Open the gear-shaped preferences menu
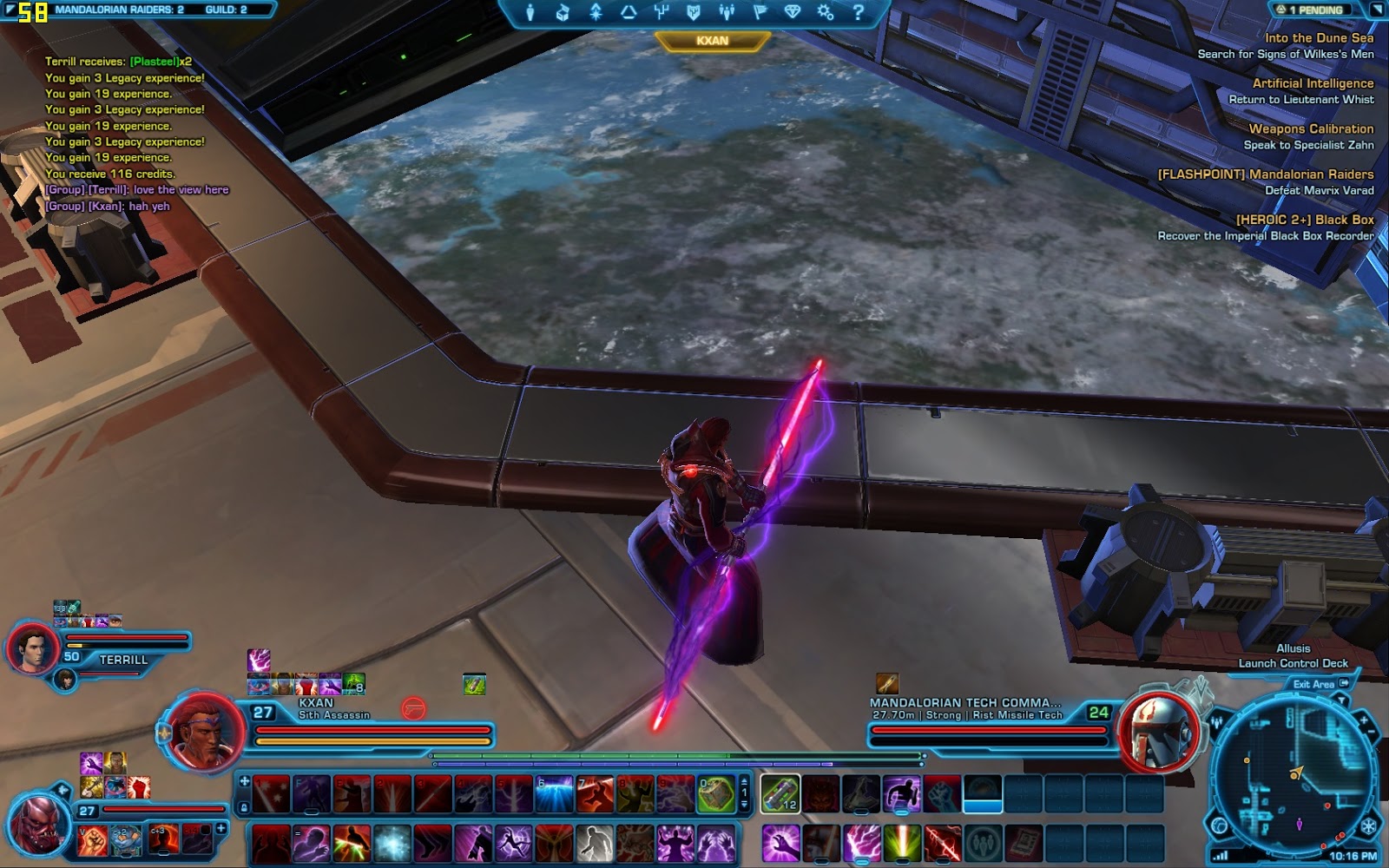1389x868 pixels. pyautogui.click(x=825, y=13)
